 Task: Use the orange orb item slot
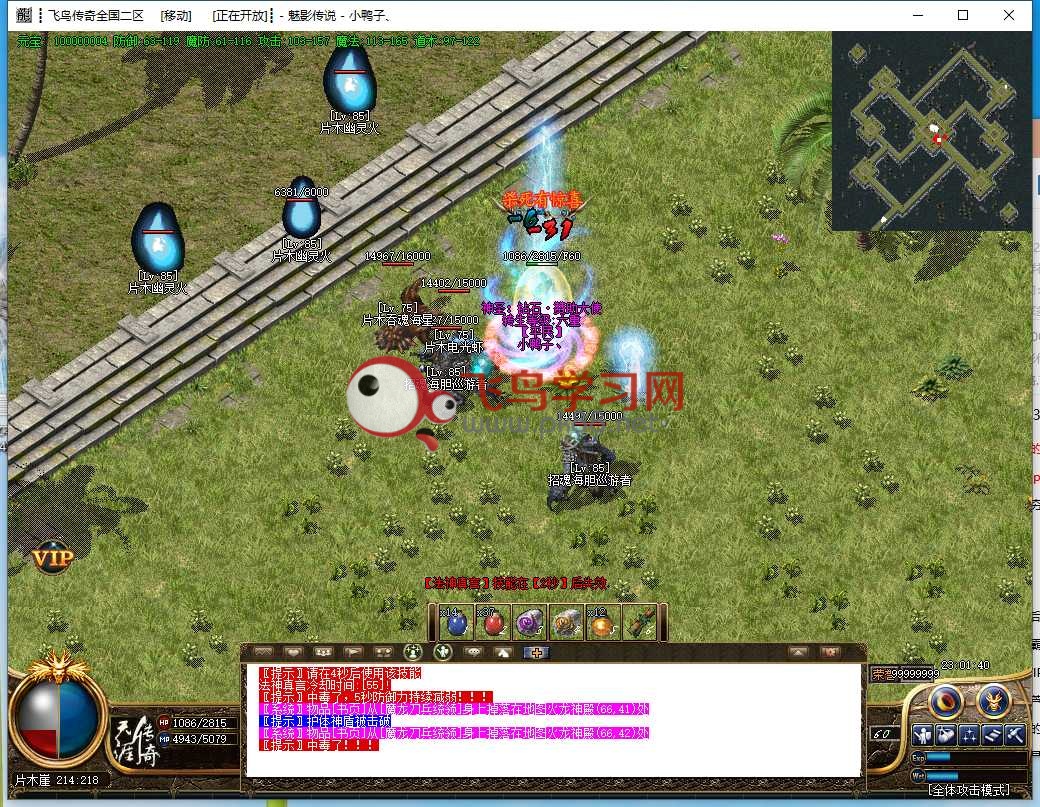coord(601,623)
